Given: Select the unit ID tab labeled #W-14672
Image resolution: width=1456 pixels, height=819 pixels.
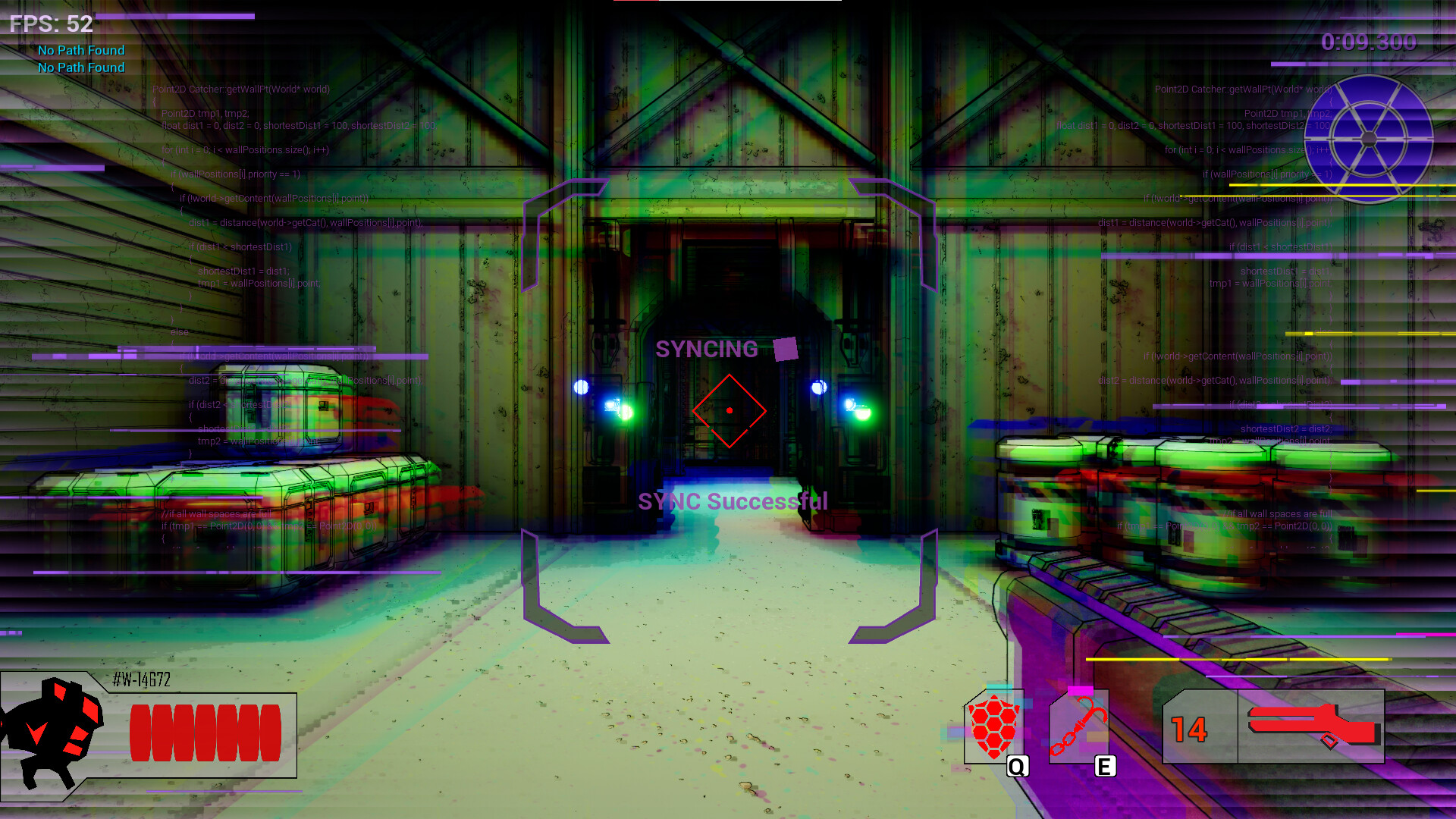Looking at the screenshot, I should point(140,680).
